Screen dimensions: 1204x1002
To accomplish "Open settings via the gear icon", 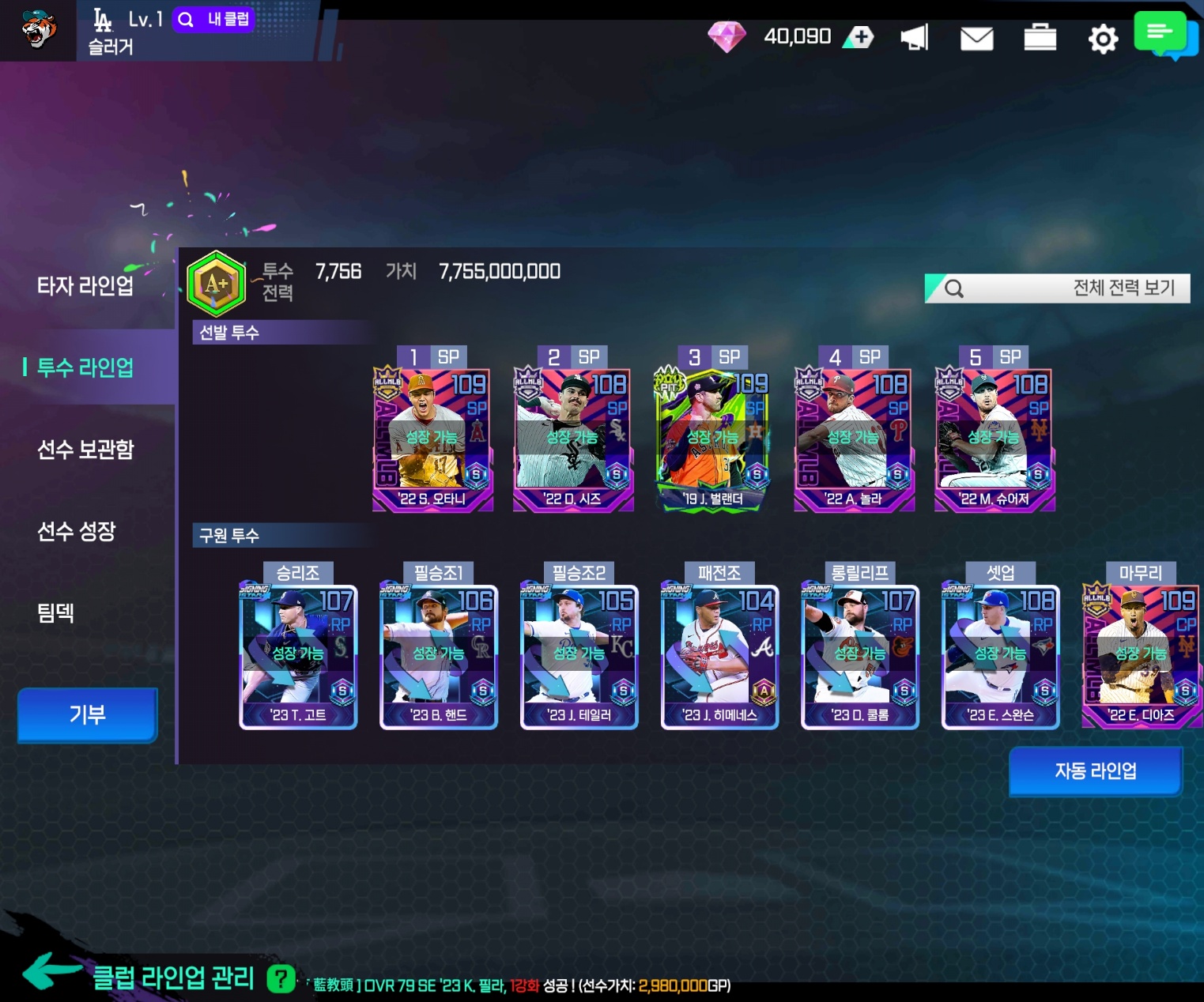I will [1103, 38].
